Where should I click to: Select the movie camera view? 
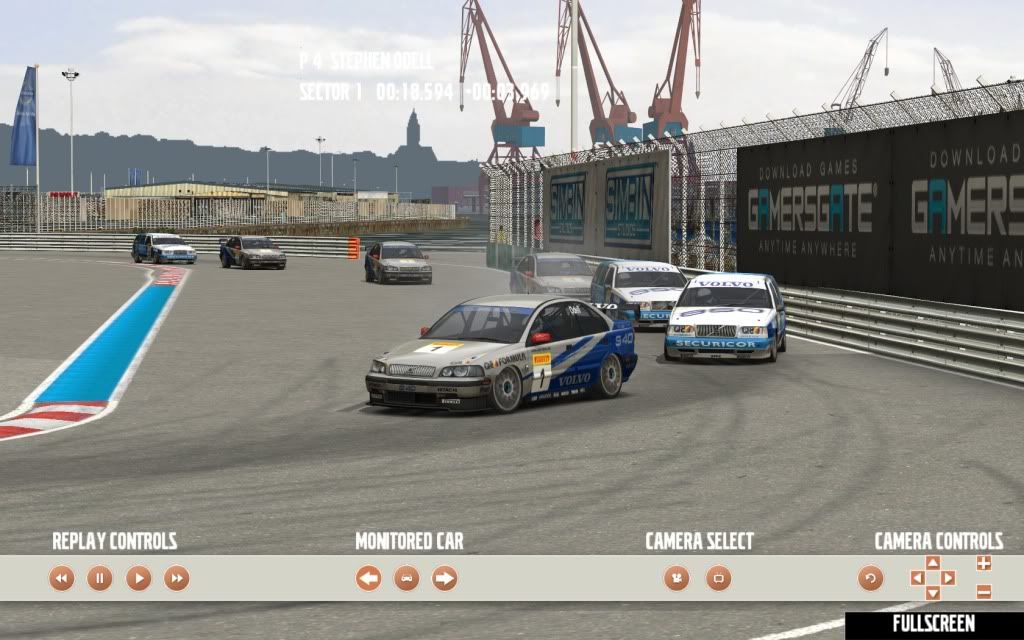click(x=677, y=578)
